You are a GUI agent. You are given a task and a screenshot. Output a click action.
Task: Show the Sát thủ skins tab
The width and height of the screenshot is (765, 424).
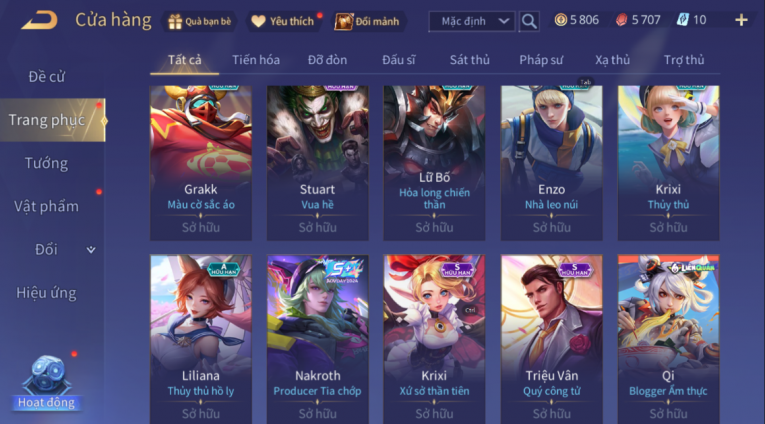[469, 60]
